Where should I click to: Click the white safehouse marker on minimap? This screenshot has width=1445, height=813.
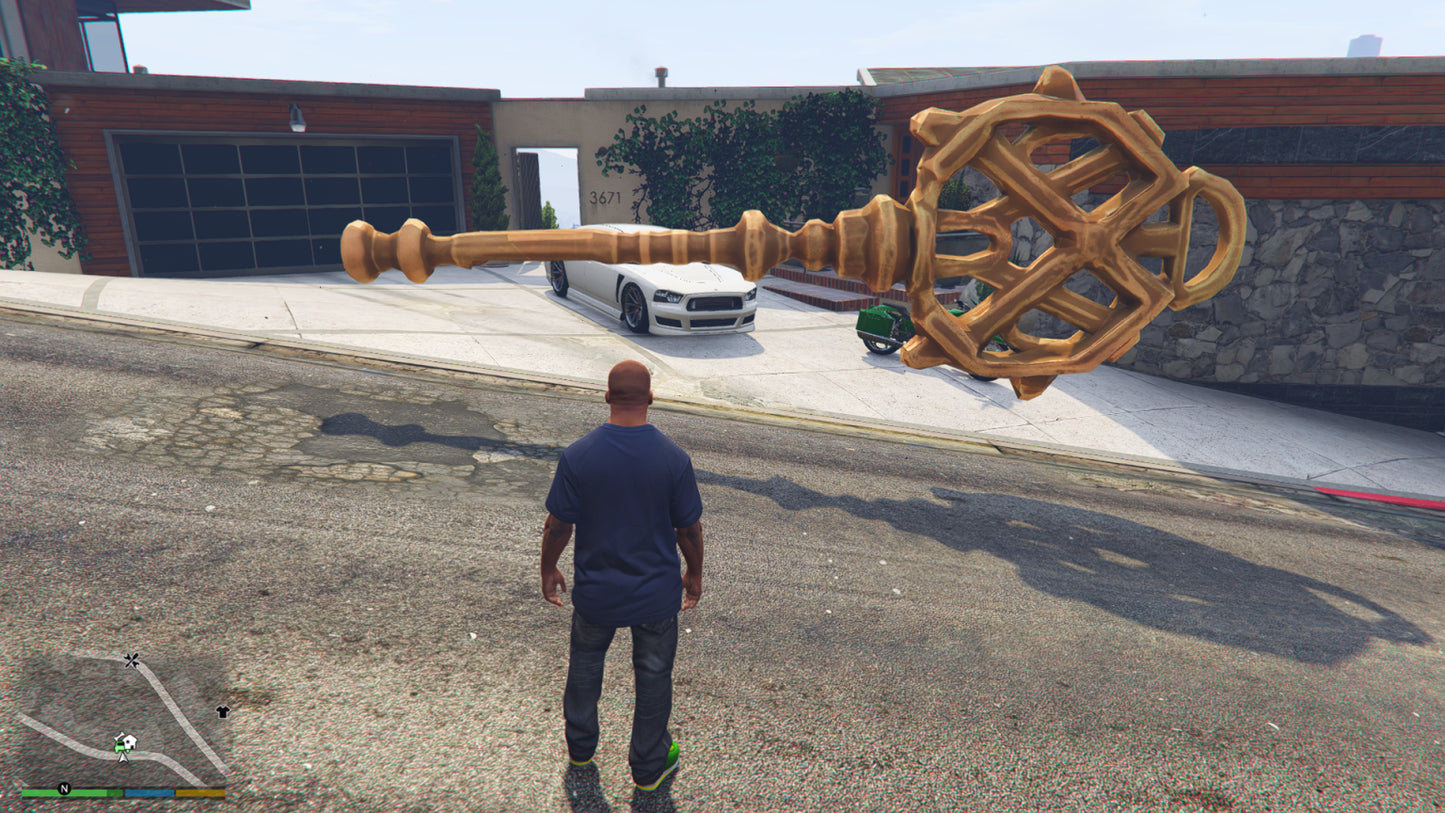pos(129,741)
